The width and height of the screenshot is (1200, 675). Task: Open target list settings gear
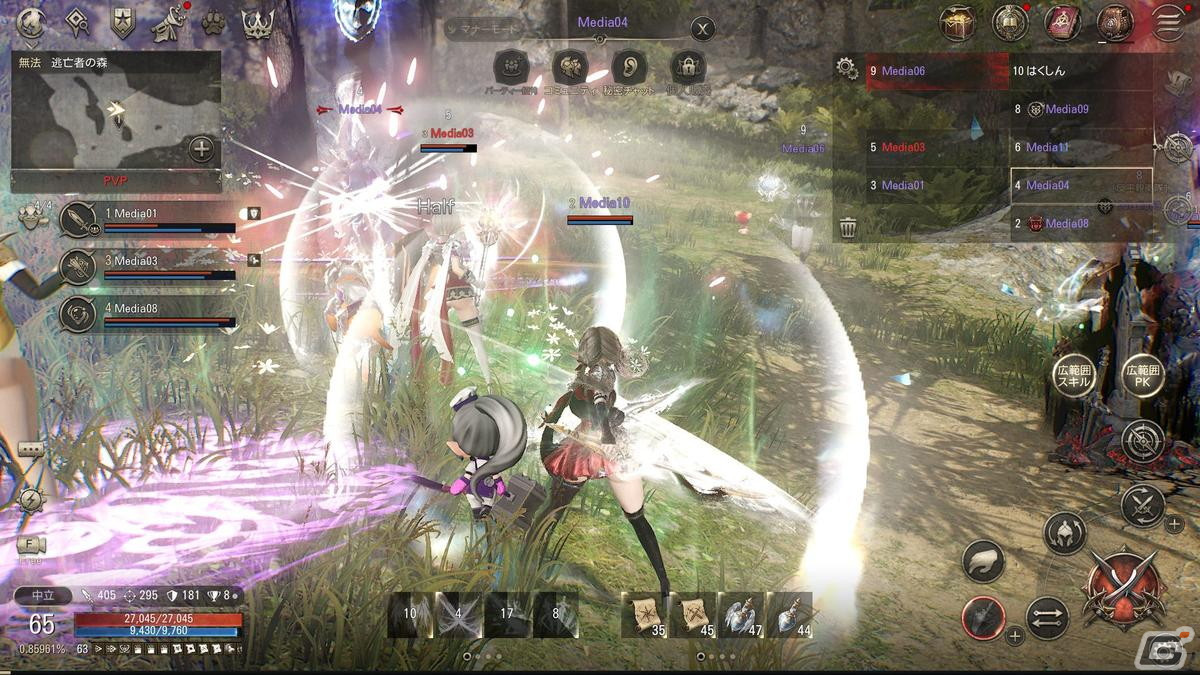[x=847, y=68]
